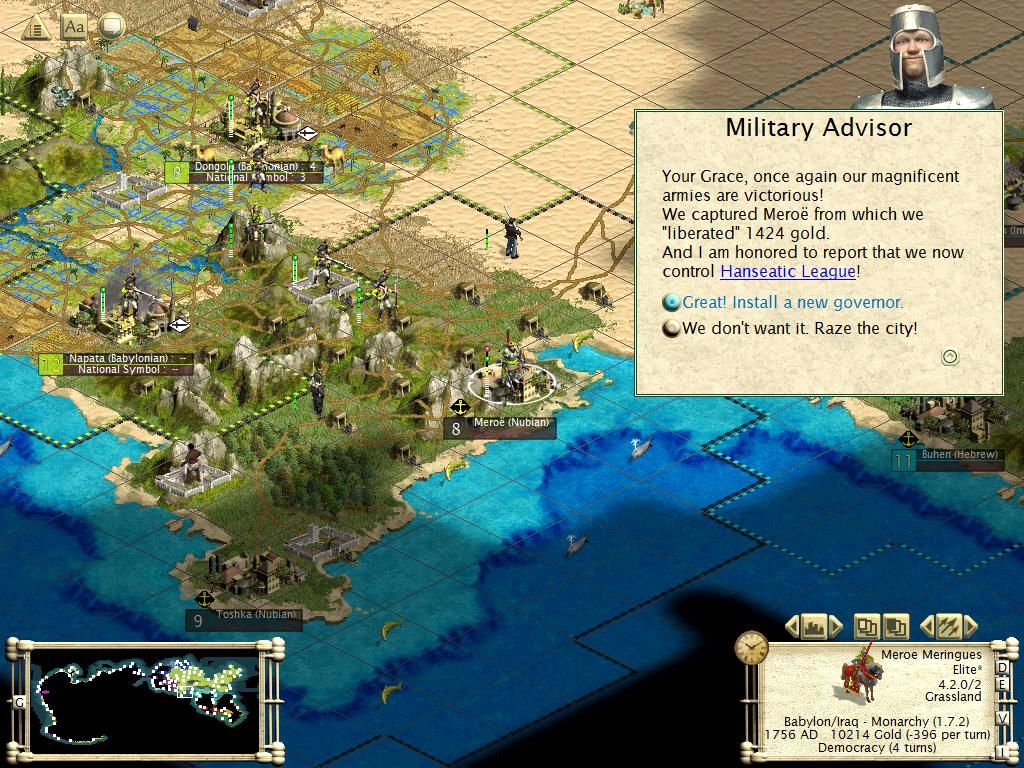1024x768 pixels.
Task: Click the triple arrows unit button
Action: coord(947,627)
